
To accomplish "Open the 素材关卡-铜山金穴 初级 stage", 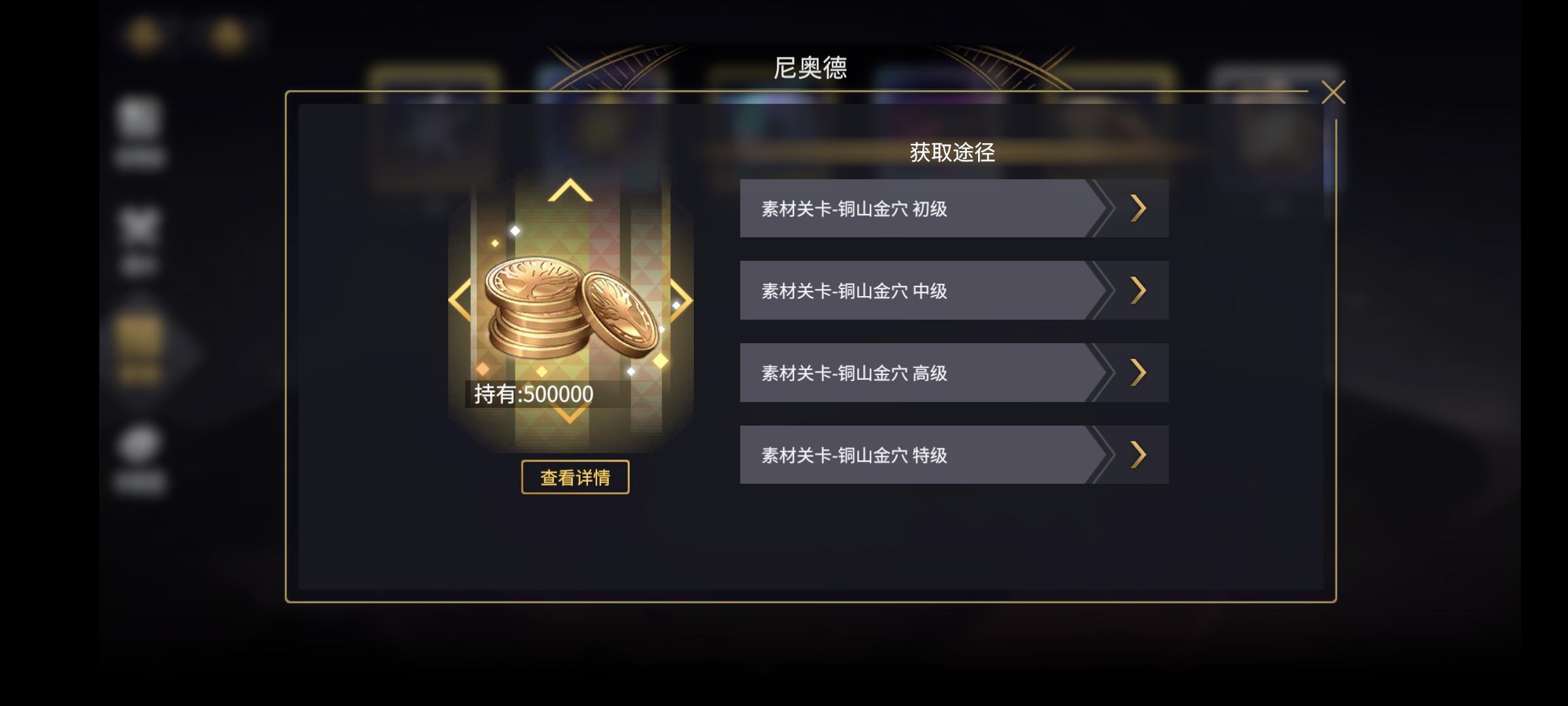I will point(915,207).
